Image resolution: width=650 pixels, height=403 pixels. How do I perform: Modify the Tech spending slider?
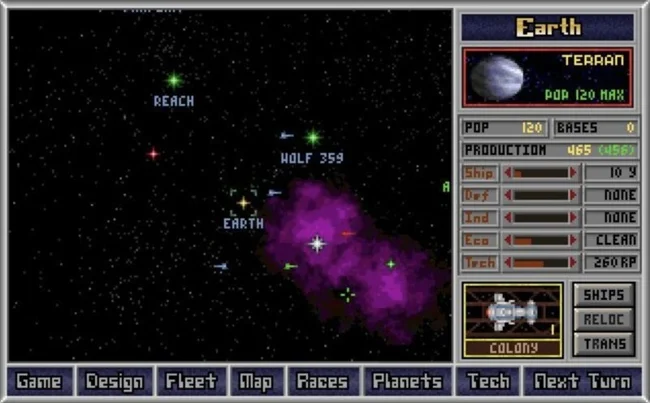tap(544, 263)
